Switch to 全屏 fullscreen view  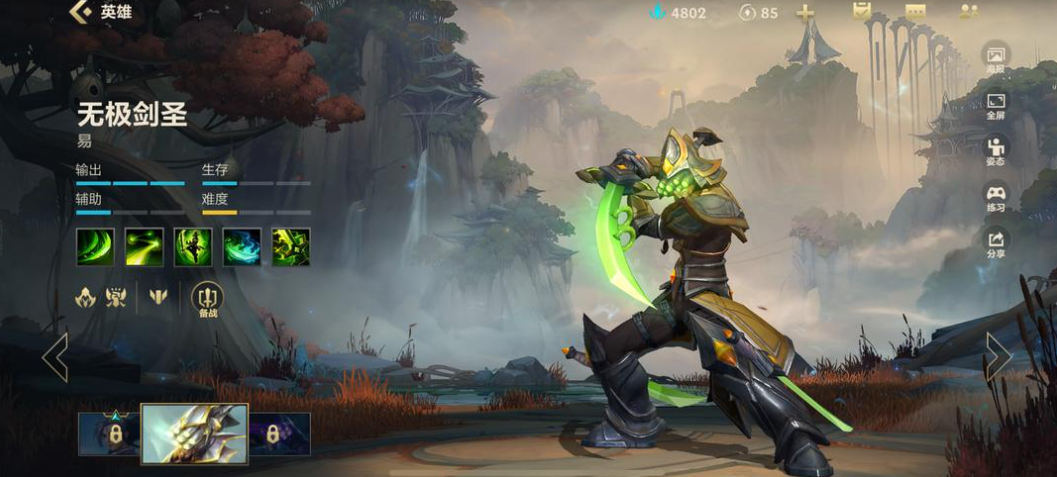[x=996, y=106]
